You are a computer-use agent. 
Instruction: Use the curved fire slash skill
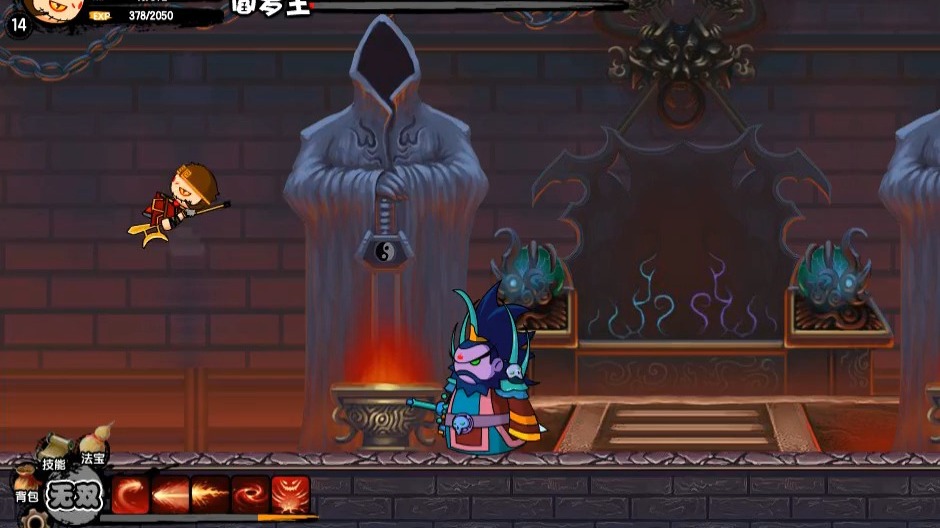130,494
